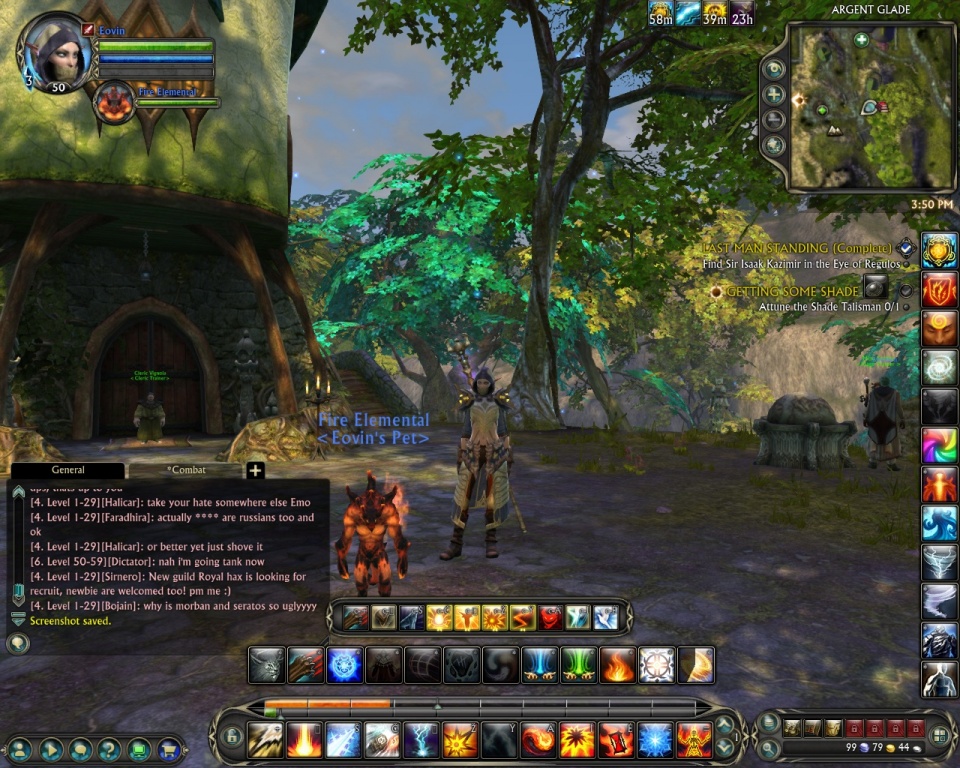Screen dimensions: 960x768
Task: Activate the rainbow swirl ability on right bar
Action: (x=939, y=445)
